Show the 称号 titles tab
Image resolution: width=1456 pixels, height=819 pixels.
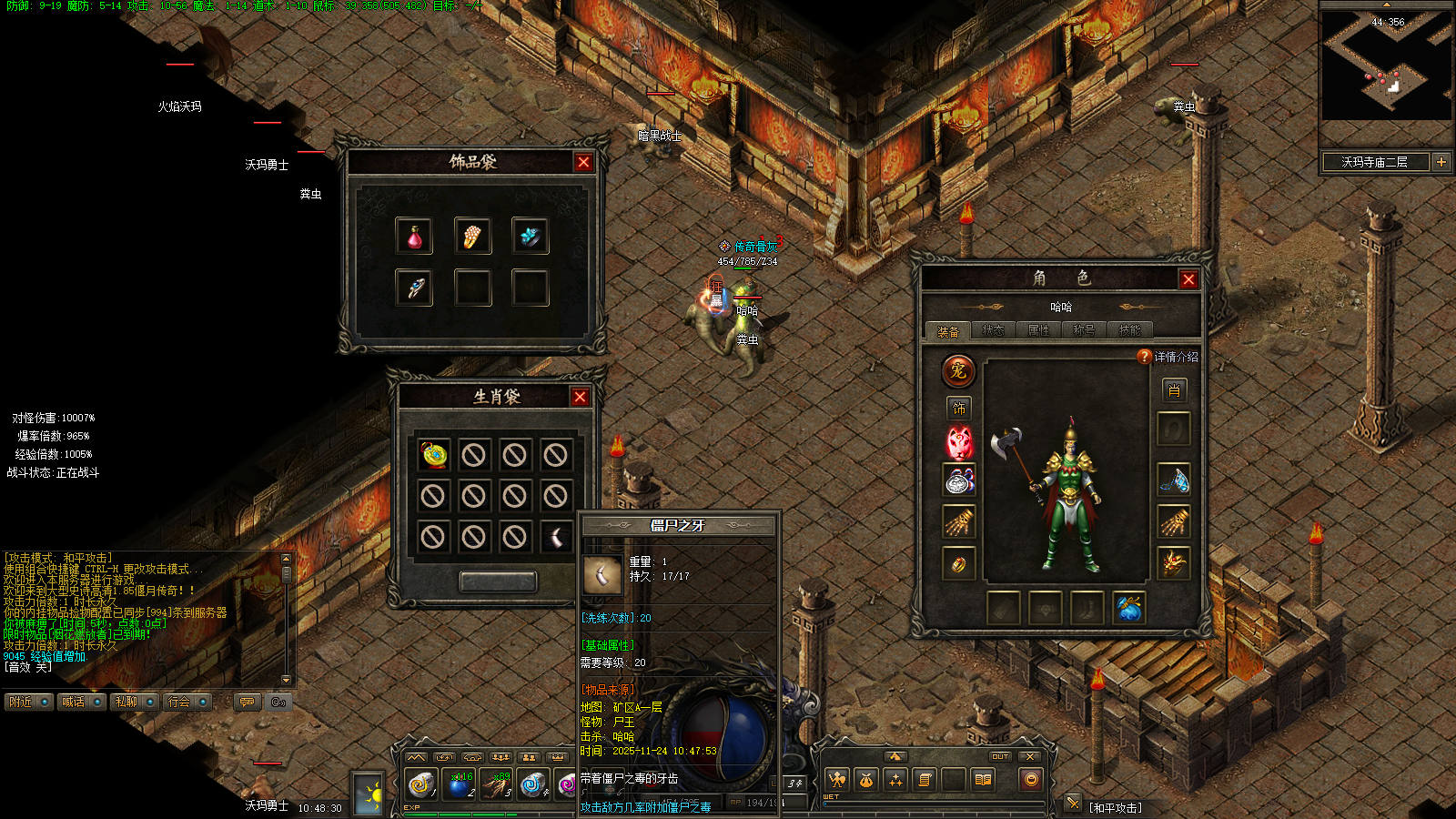(1084, 330)
